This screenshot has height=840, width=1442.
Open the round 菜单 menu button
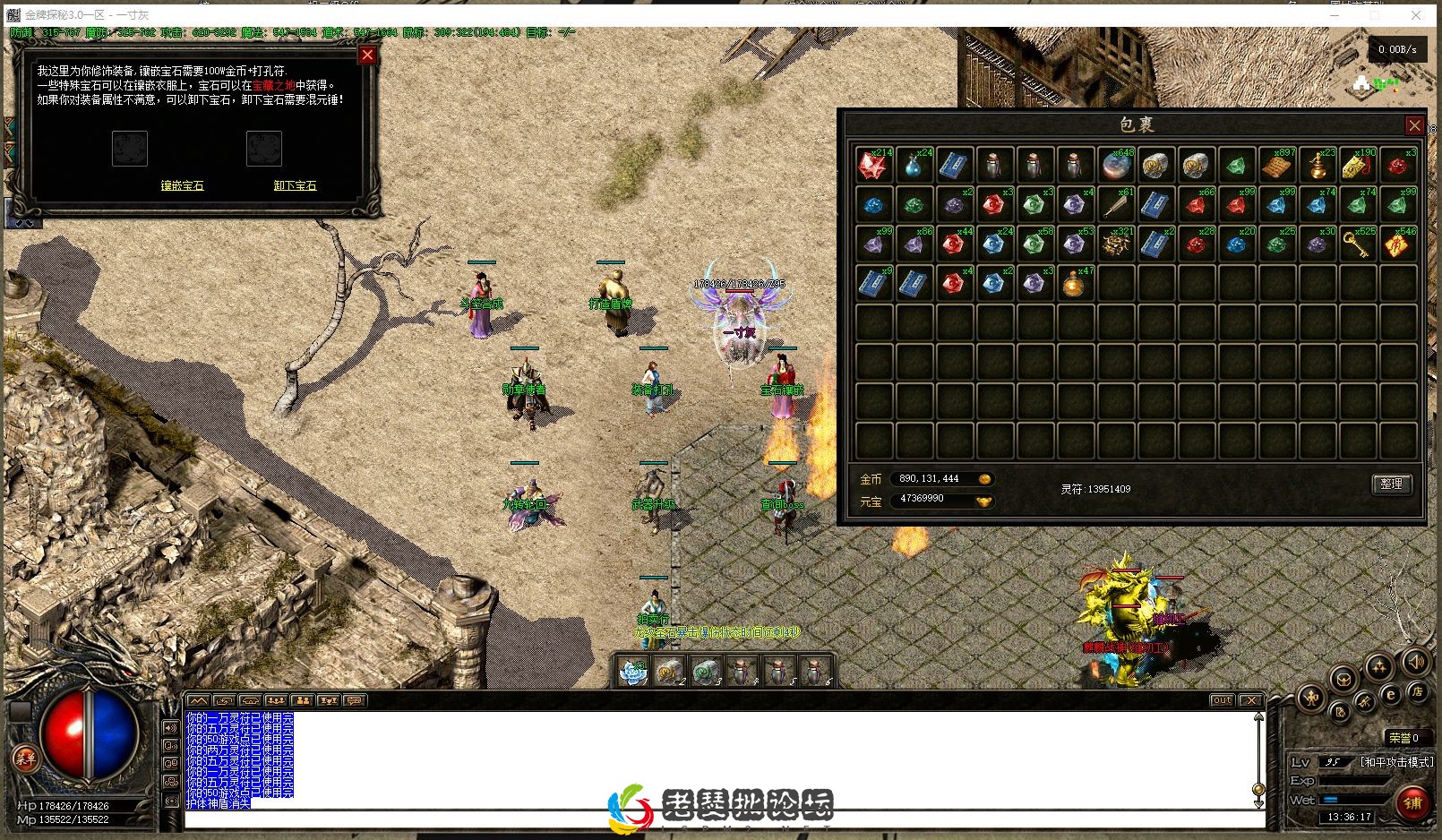click(x=25, y=759)
